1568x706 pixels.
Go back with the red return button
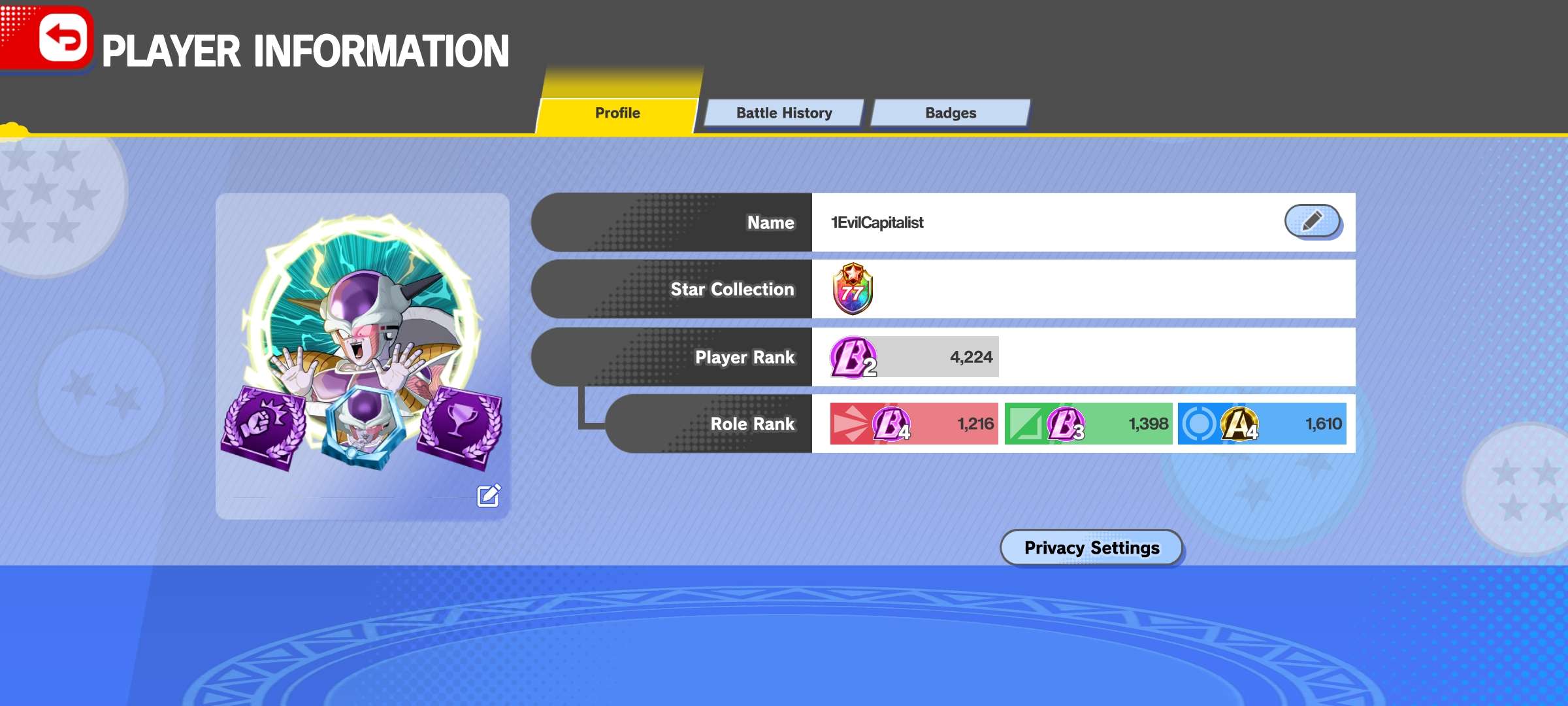[63, 38]
